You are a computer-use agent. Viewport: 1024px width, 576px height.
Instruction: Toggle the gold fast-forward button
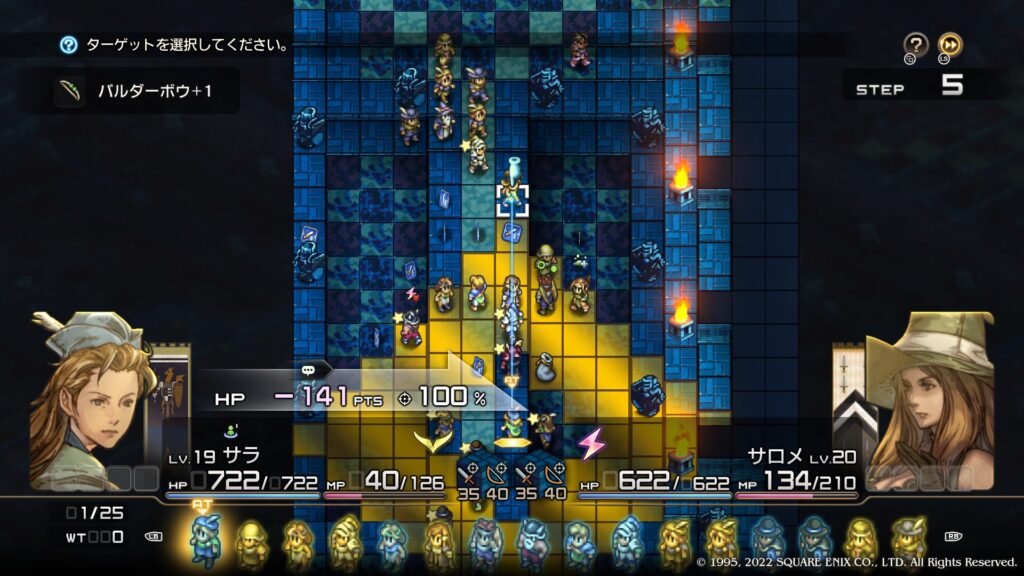(950, 45)
